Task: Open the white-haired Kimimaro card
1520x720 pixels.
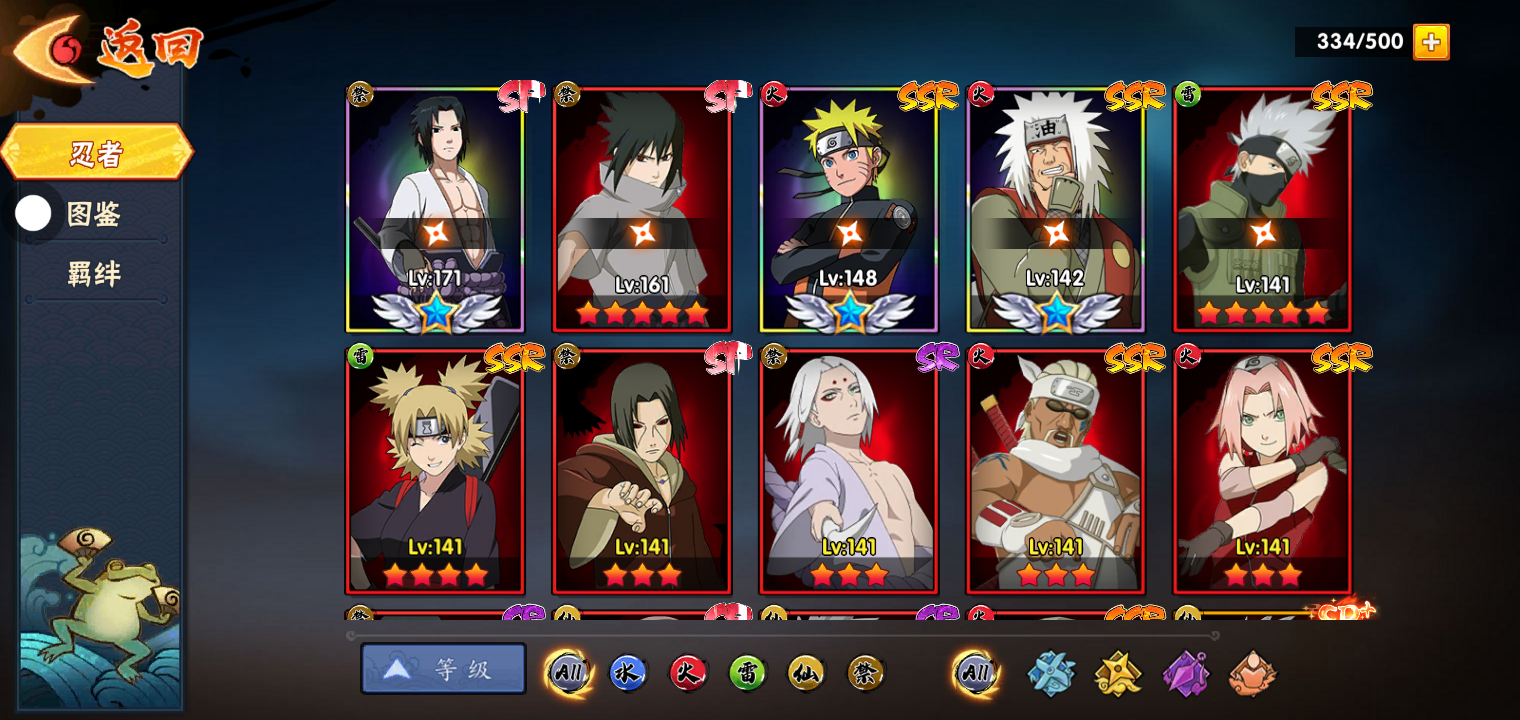Action: click(x=849, y=472)
